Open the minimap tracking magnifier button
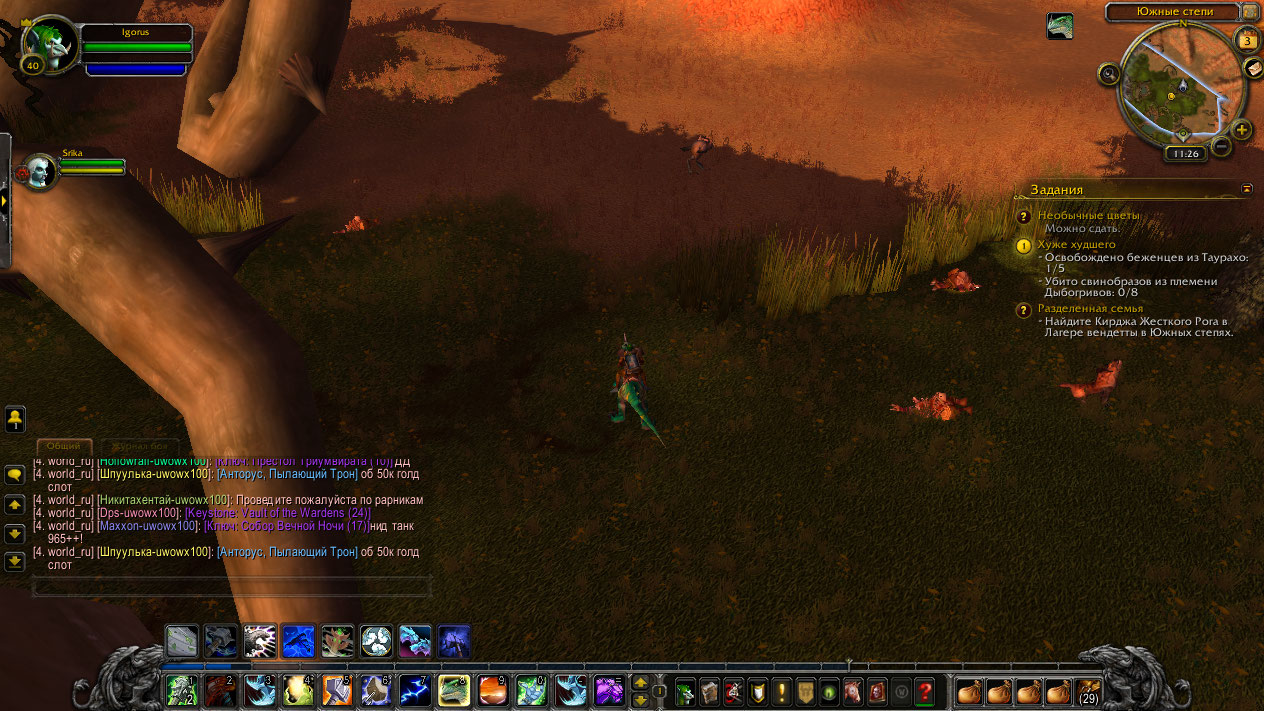This screenshot has width=1264, height=711. 1108,72
